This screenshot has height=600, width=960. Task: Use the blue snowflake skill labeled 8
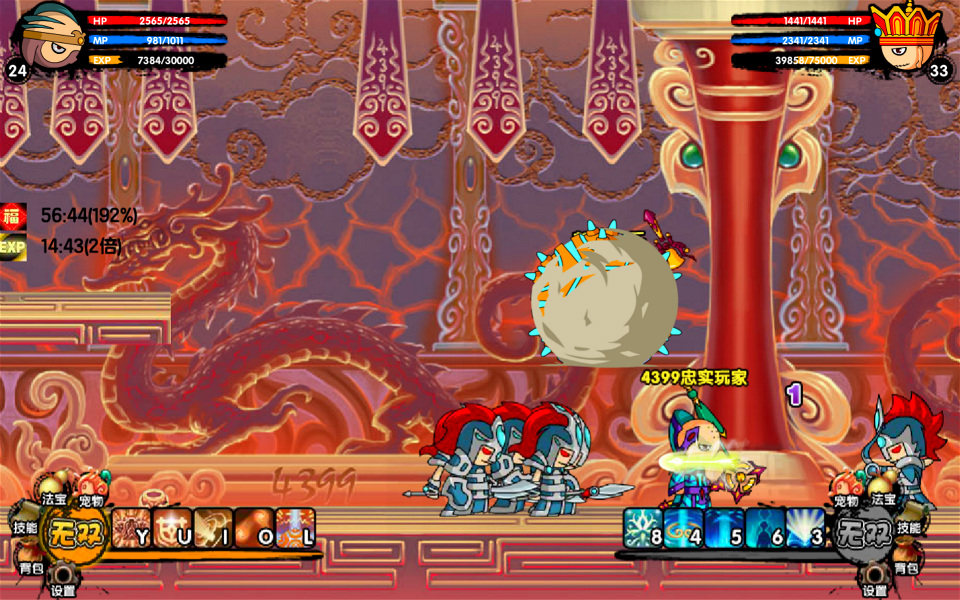(x=643, y=528)
